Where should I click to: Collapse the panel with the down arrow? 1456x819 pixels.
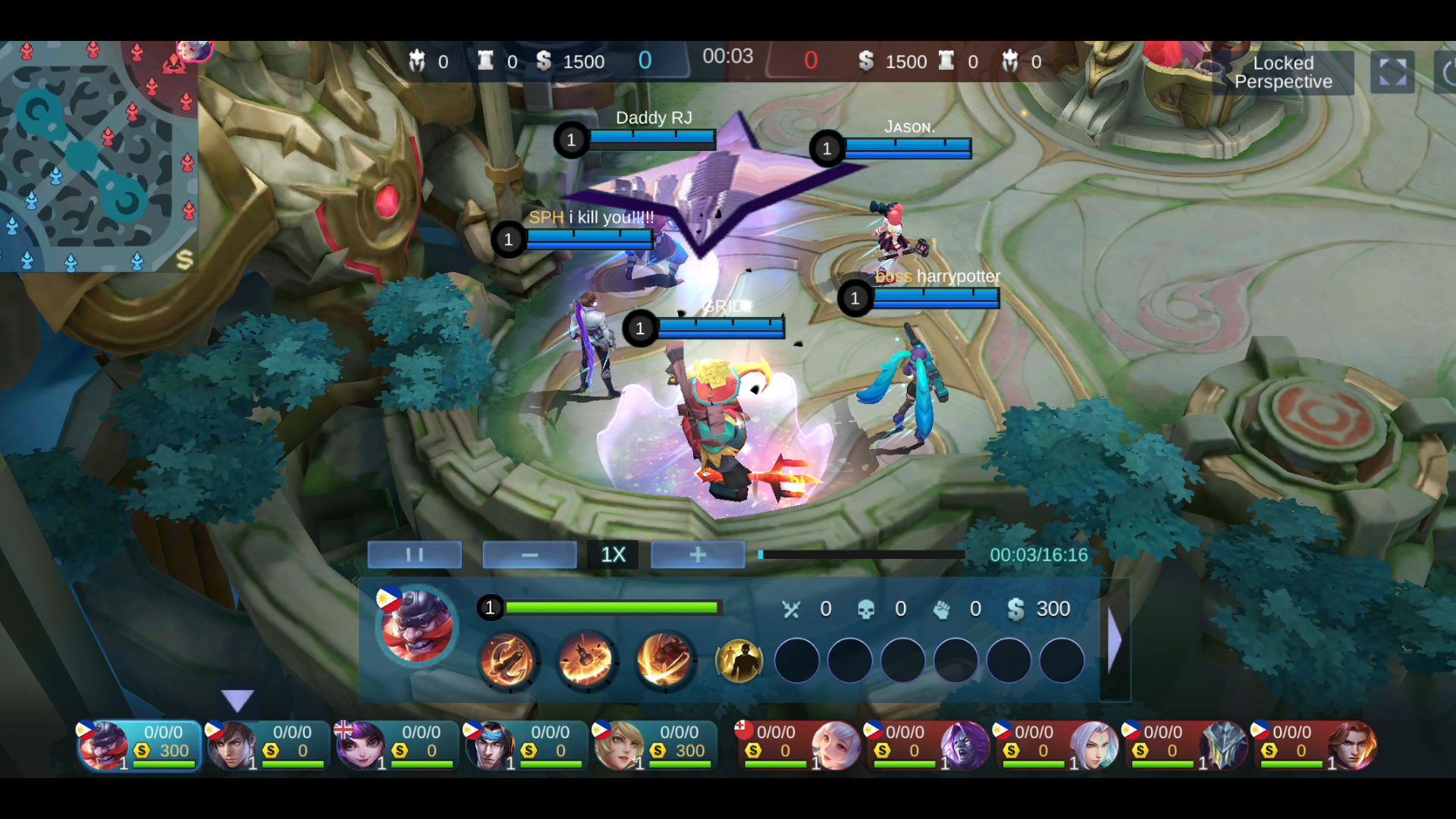[x=237, y=700]
